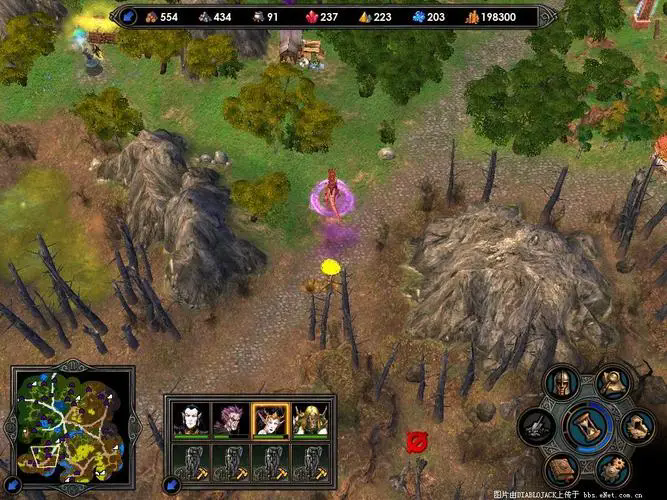Viewport: 667px width, 500px height.
Task: Activate the shovel dig icon
Action: click(x=538, y=427)
